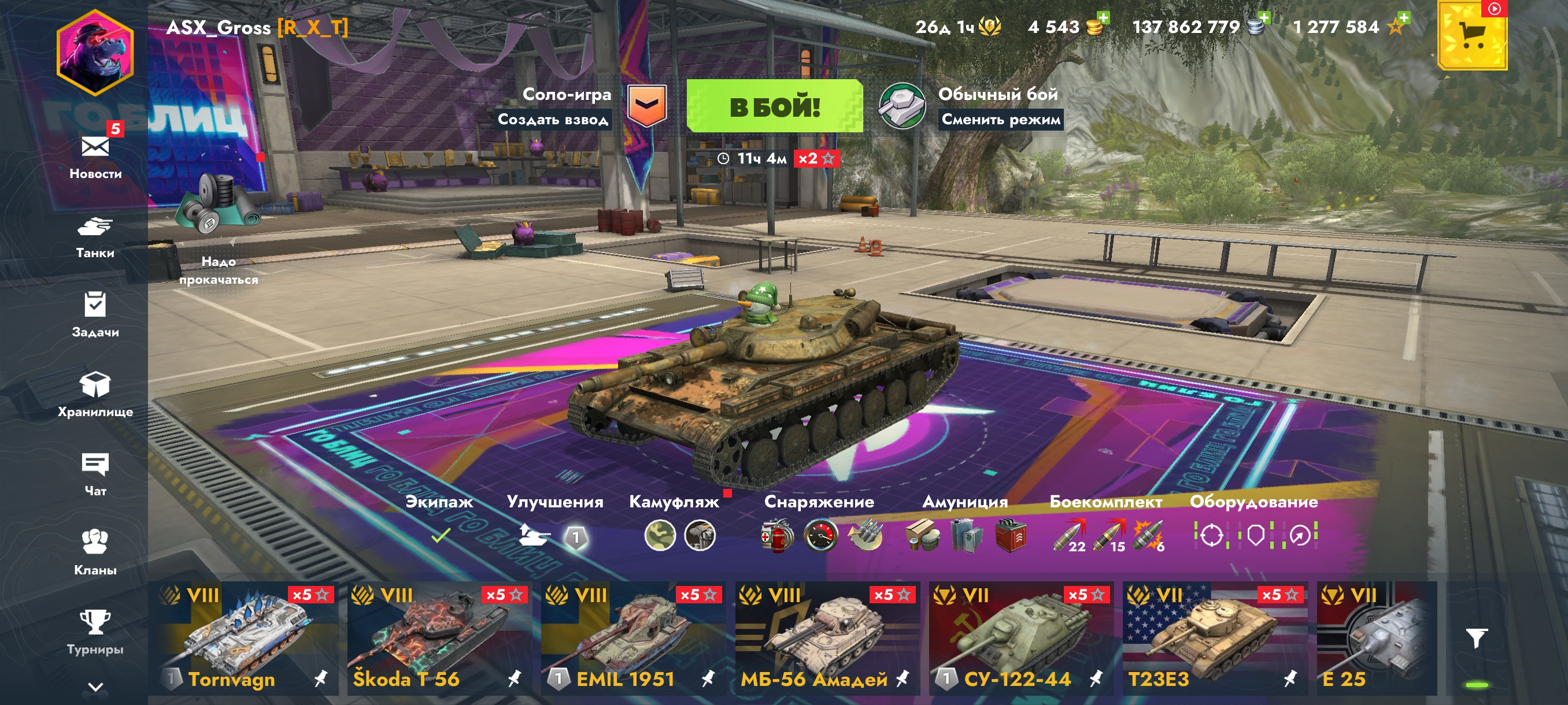Select the EMIL 1951 tank card

pos(633,637)
